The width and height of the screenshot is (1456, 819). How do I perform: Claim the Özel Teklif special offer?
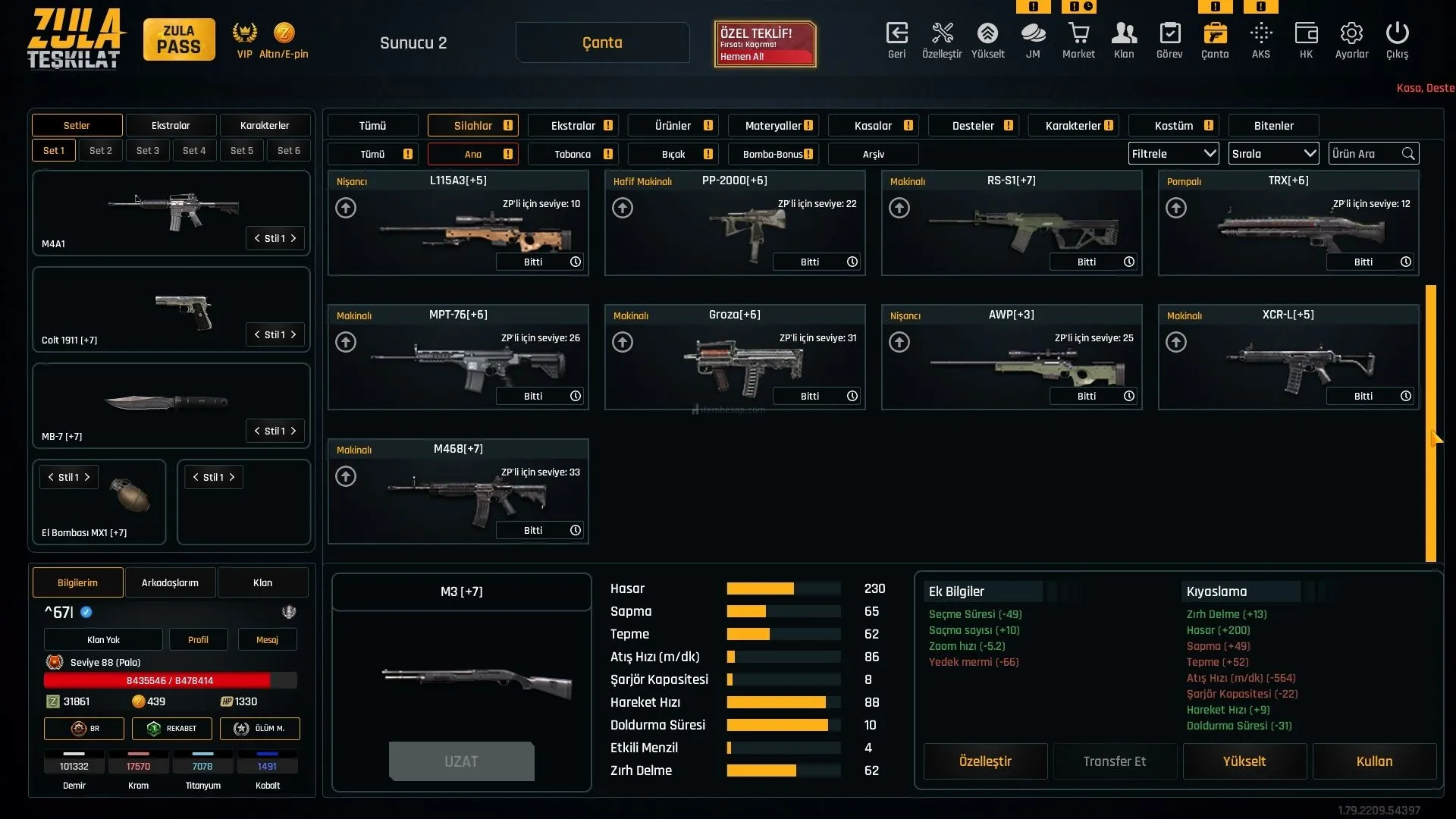pos(764,44)
